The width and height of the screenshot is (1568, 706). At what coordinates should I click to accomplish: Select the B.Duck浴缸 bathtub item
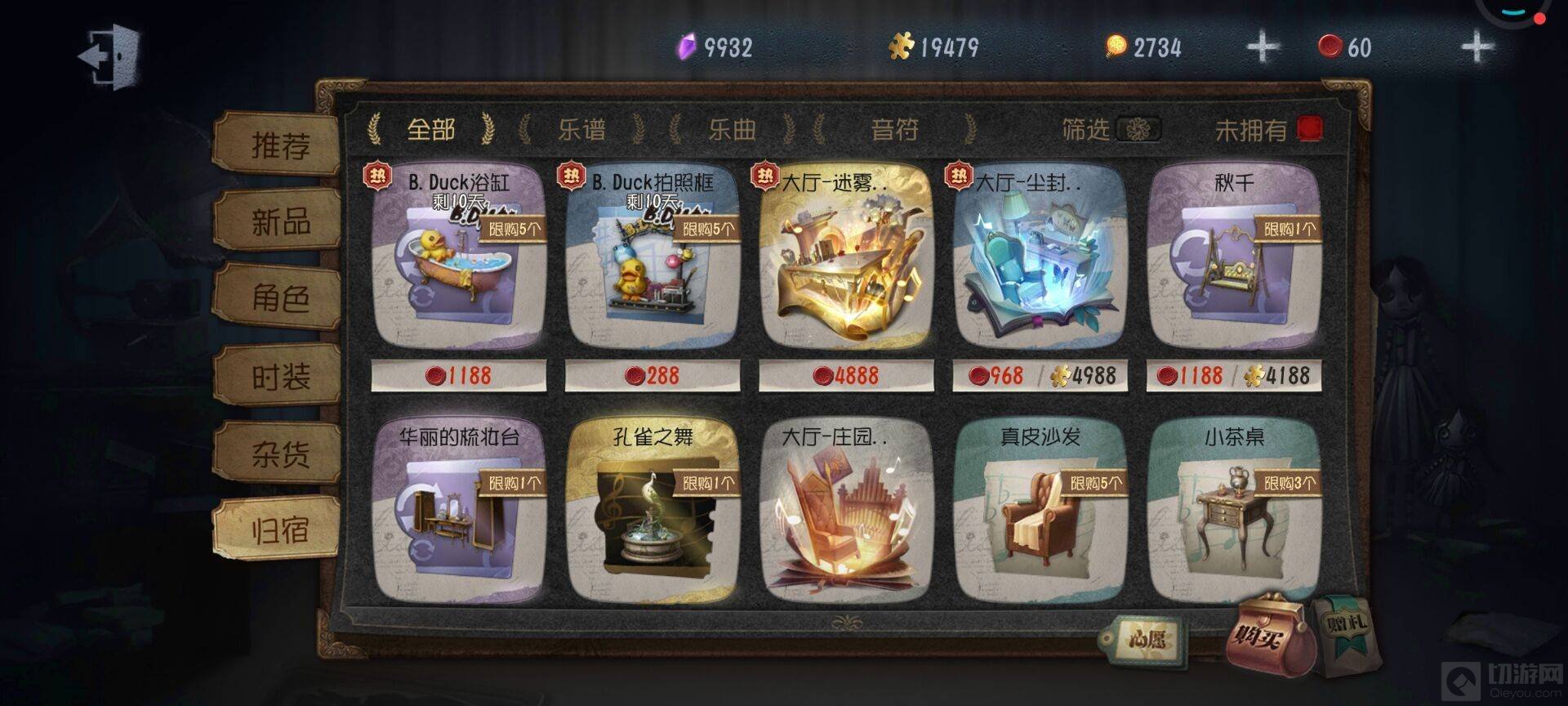458,260
